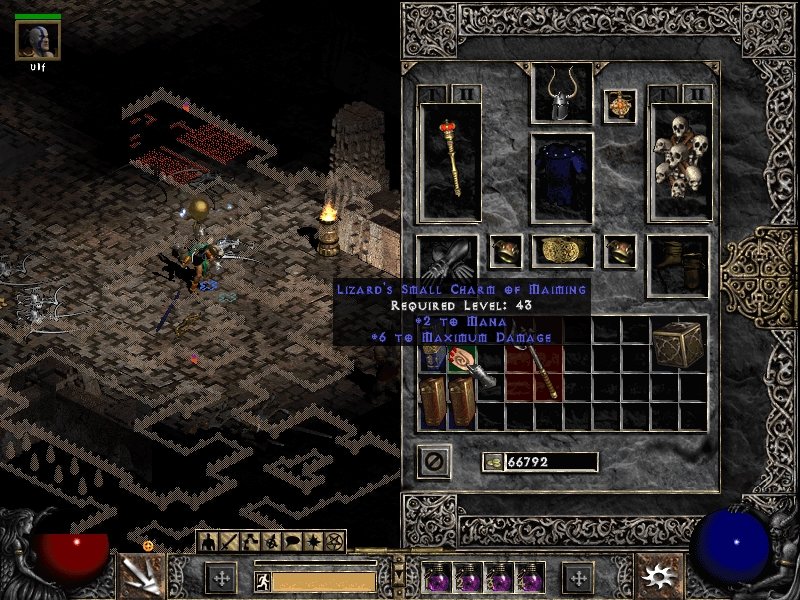Screen dimensions: 800x600
Task: Select the skull shield slot
Action: [x=680, y=162]
